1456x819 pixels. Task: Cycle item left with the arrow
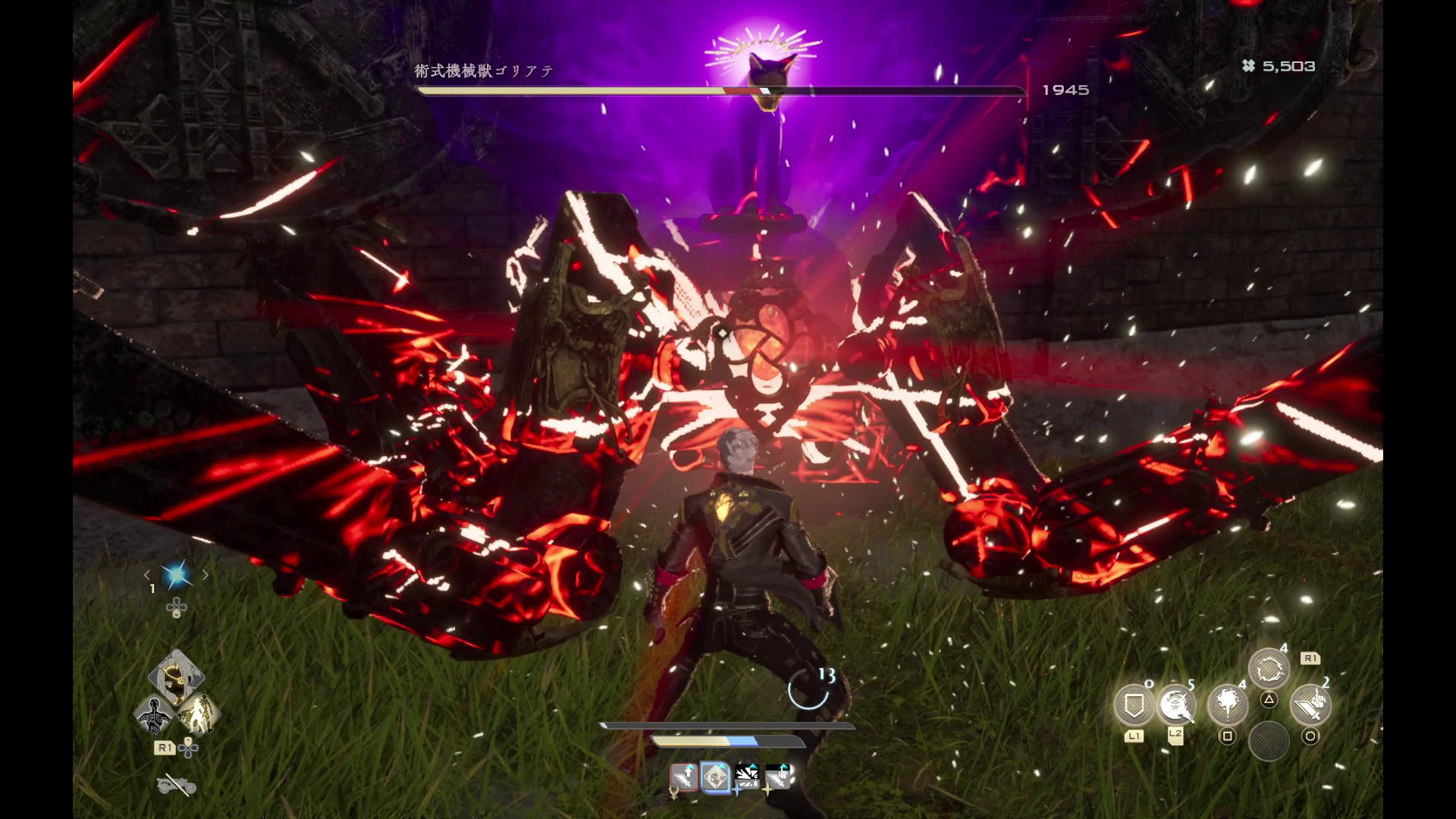pos(147,576)
